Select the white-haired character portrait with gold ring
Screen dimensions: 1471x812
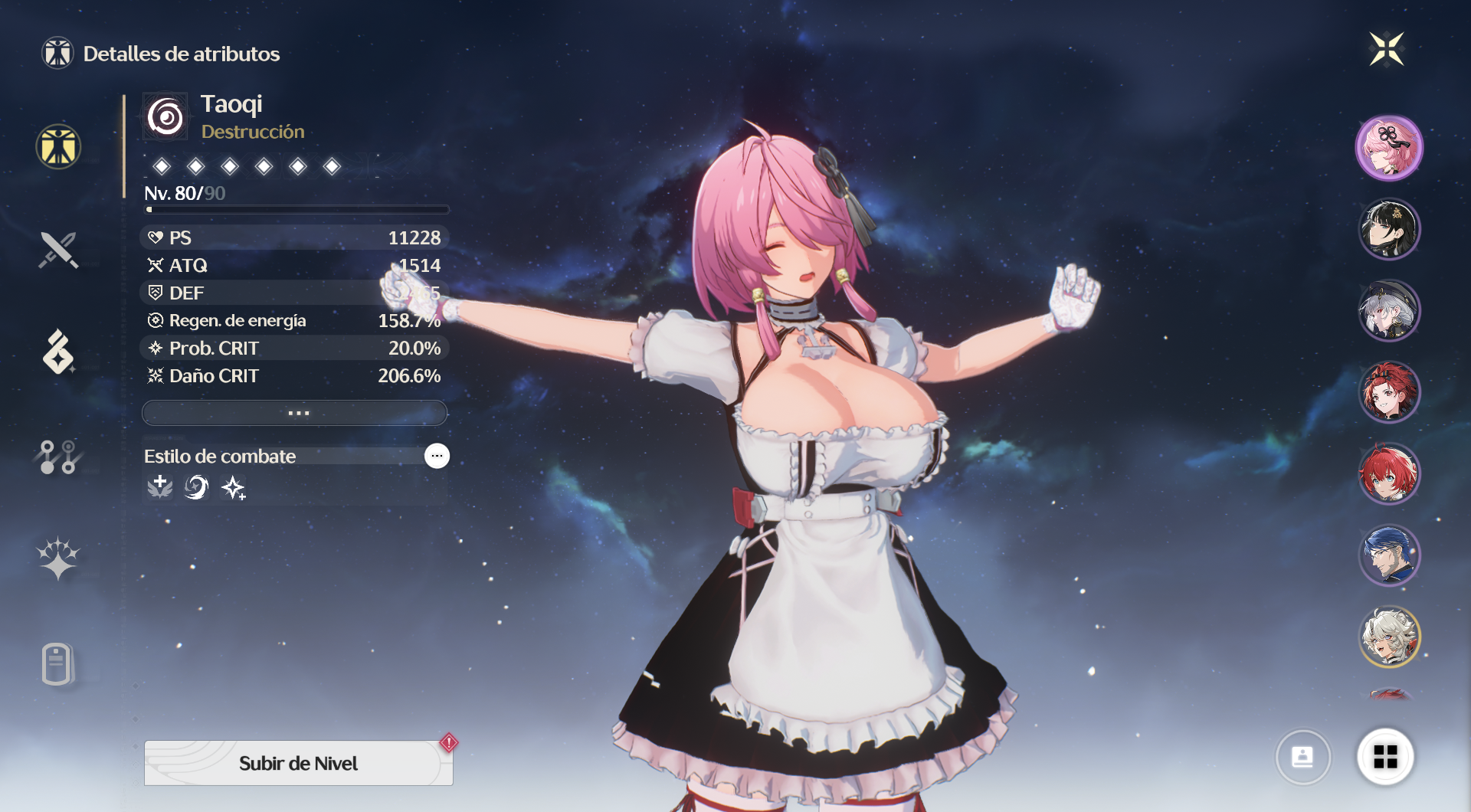click(1389, 637)
